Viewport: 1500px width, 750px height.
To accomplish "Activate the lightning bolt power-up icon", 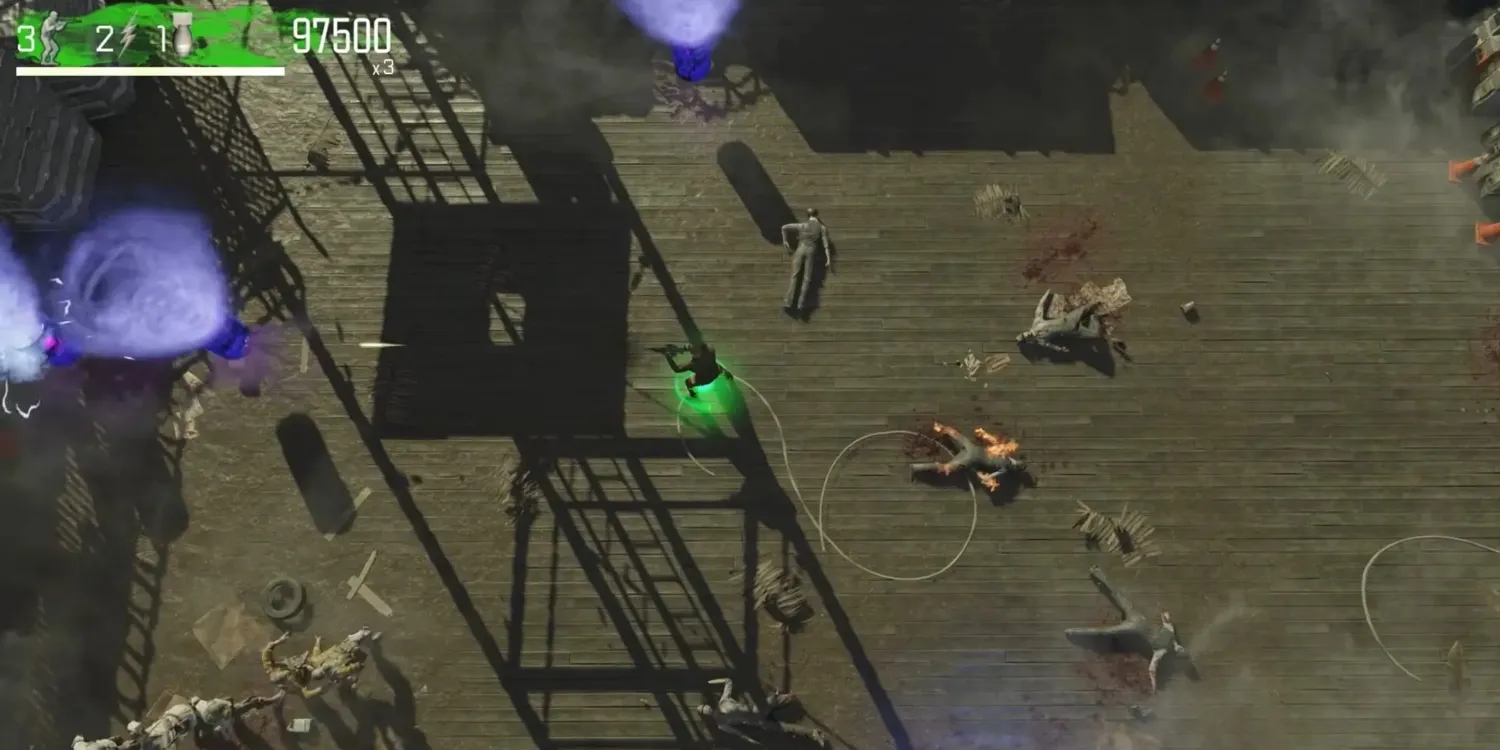I will pyautogui.click(x=128, y=37).
